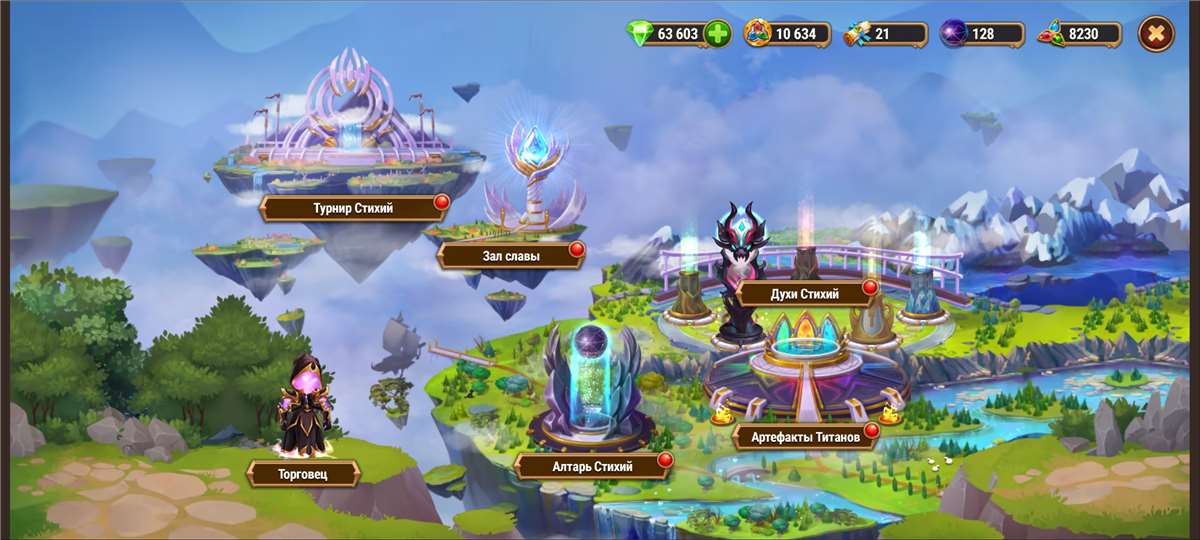Screen dimensions: 1200x540
Task: Go to Артефакты Титанов
Action: tap(804, 437)
